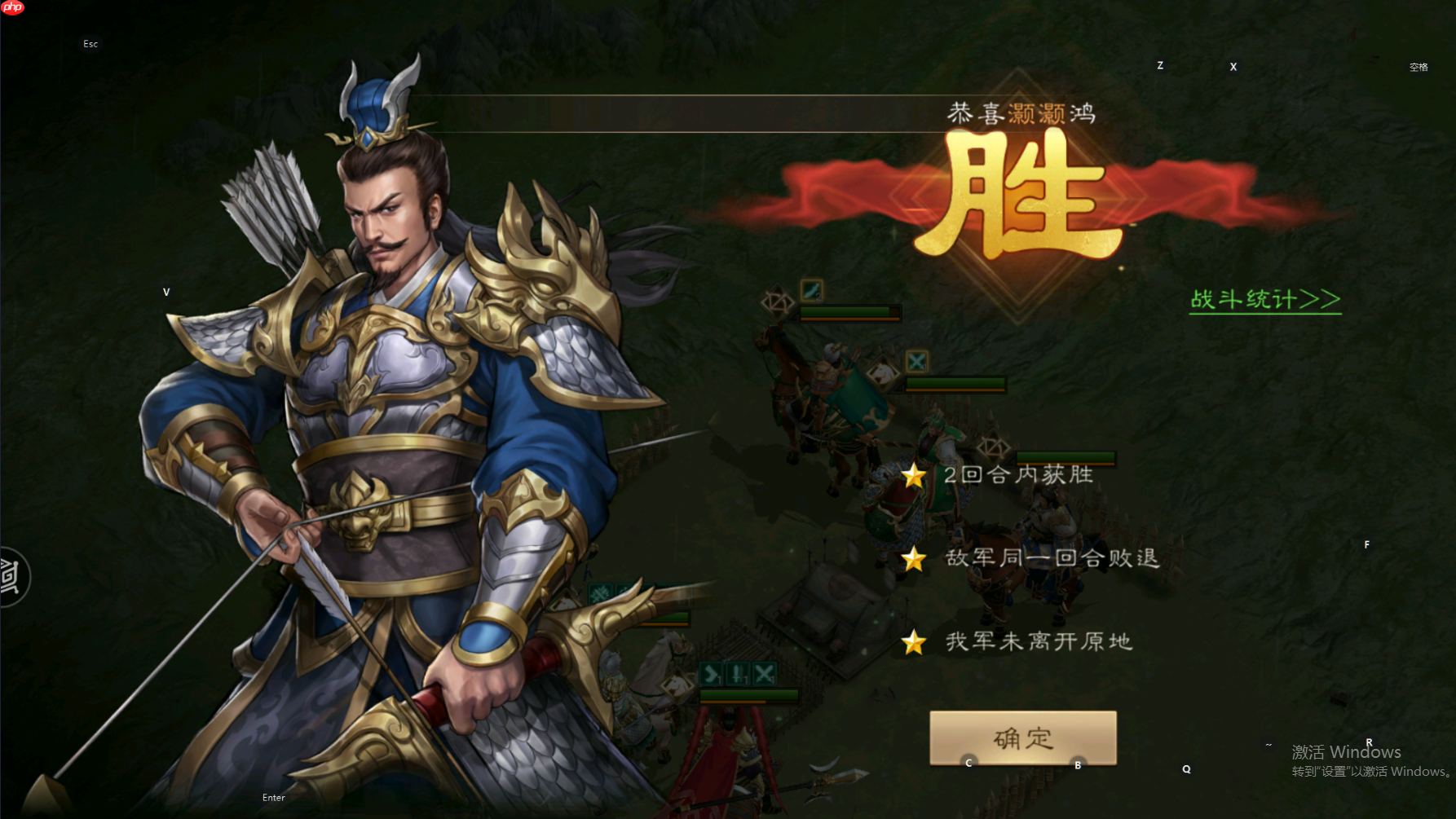The width and height of the screenshot is (1456, 819).
Task: Click the rightmost crossed-swords icon in the skill row
Action: [x=764, y=672]
